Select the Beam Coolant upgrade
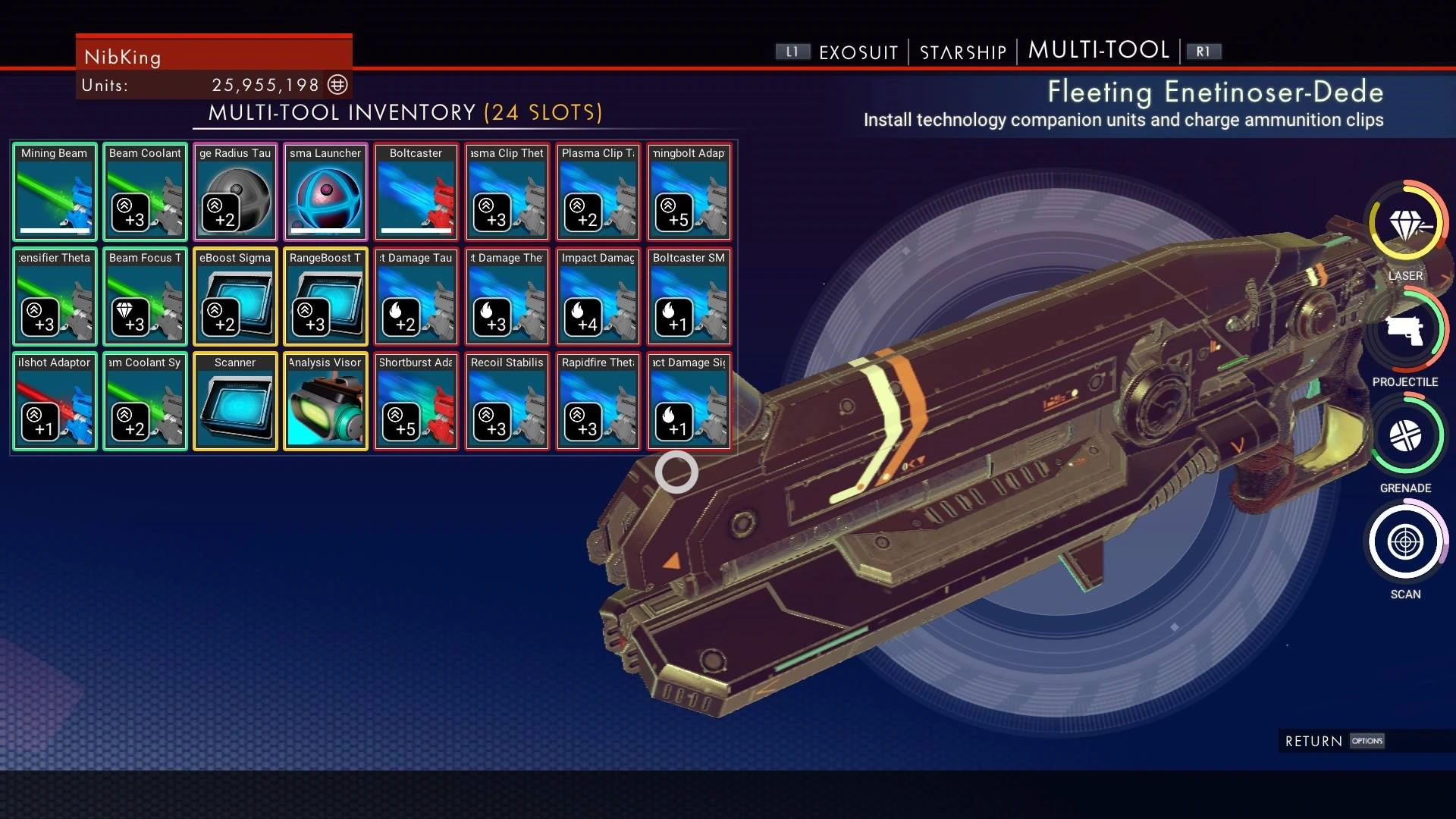 tap(144, 191)
